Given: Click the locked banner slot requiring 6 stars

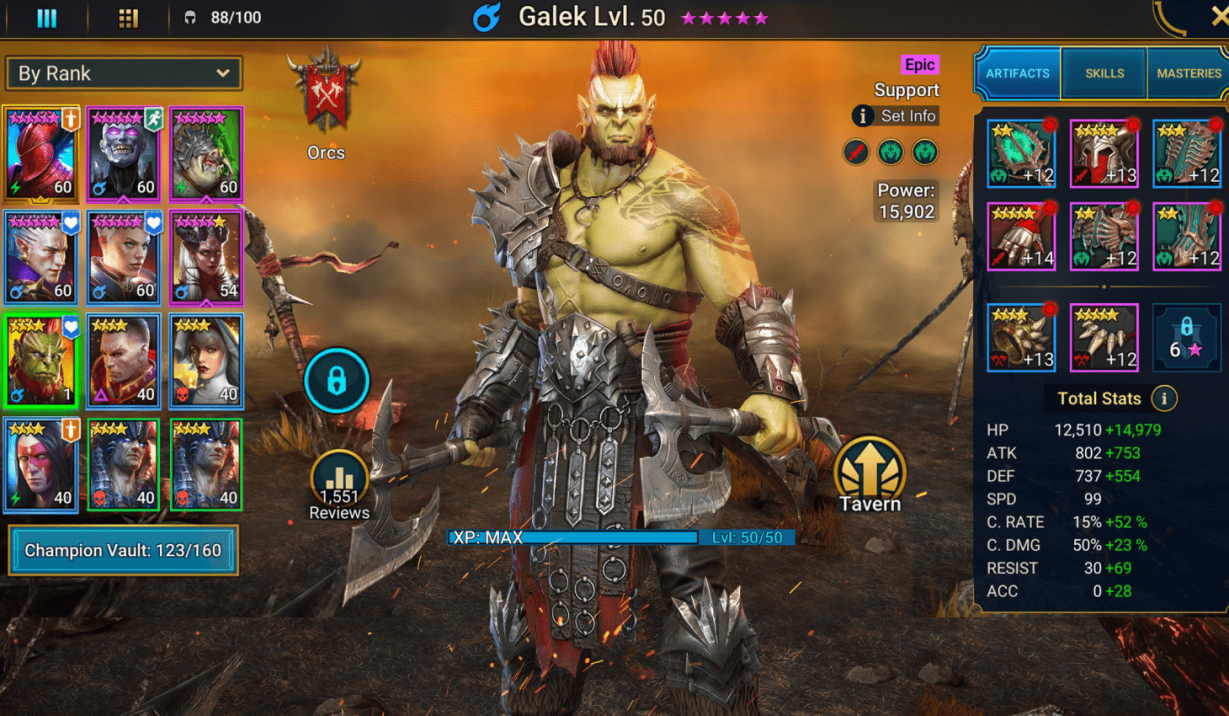Looking at the screenshot, I should click(1187, 337).
